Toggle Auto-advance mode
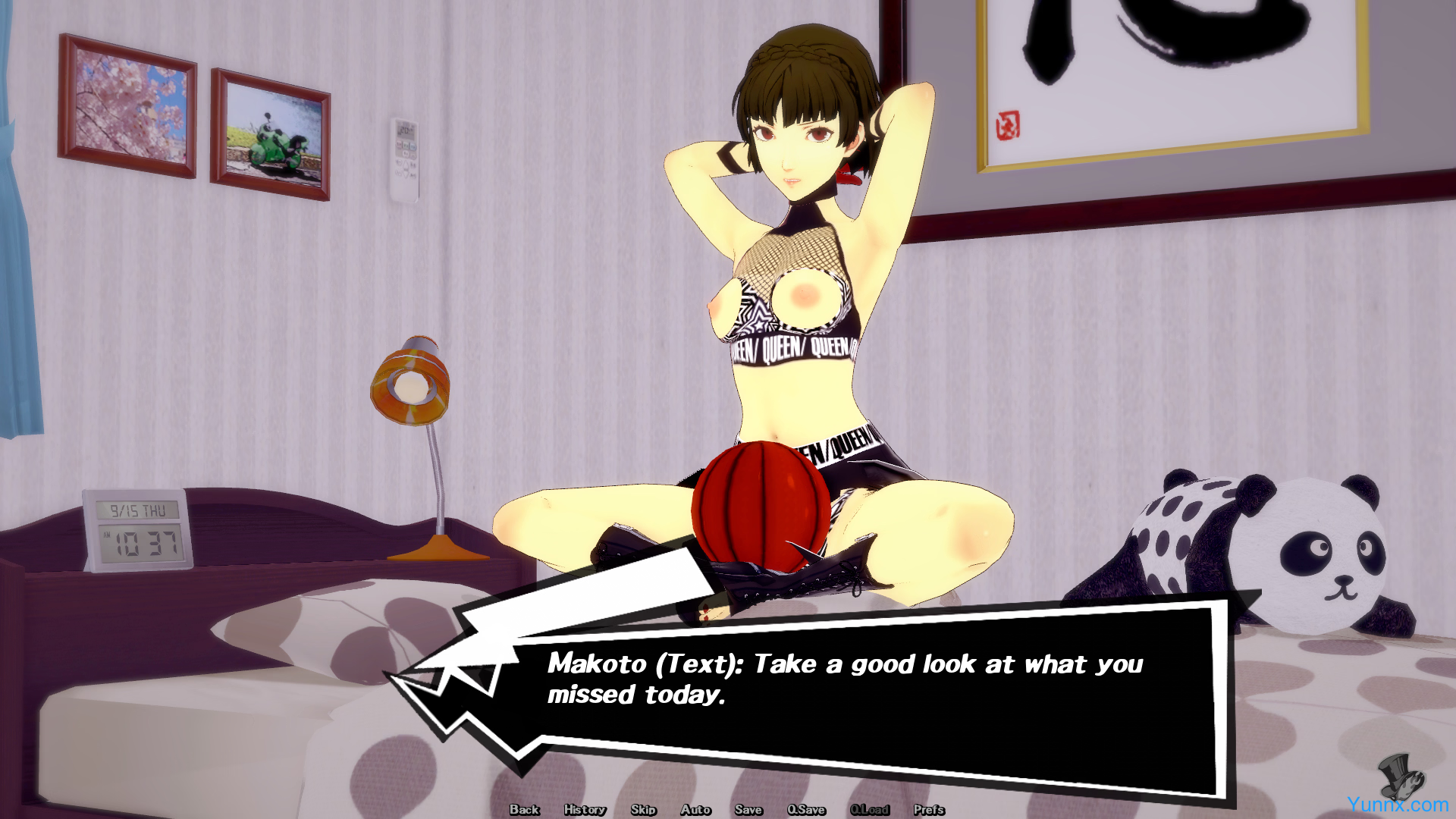The image size is (1456, 819). coord(695,810)
